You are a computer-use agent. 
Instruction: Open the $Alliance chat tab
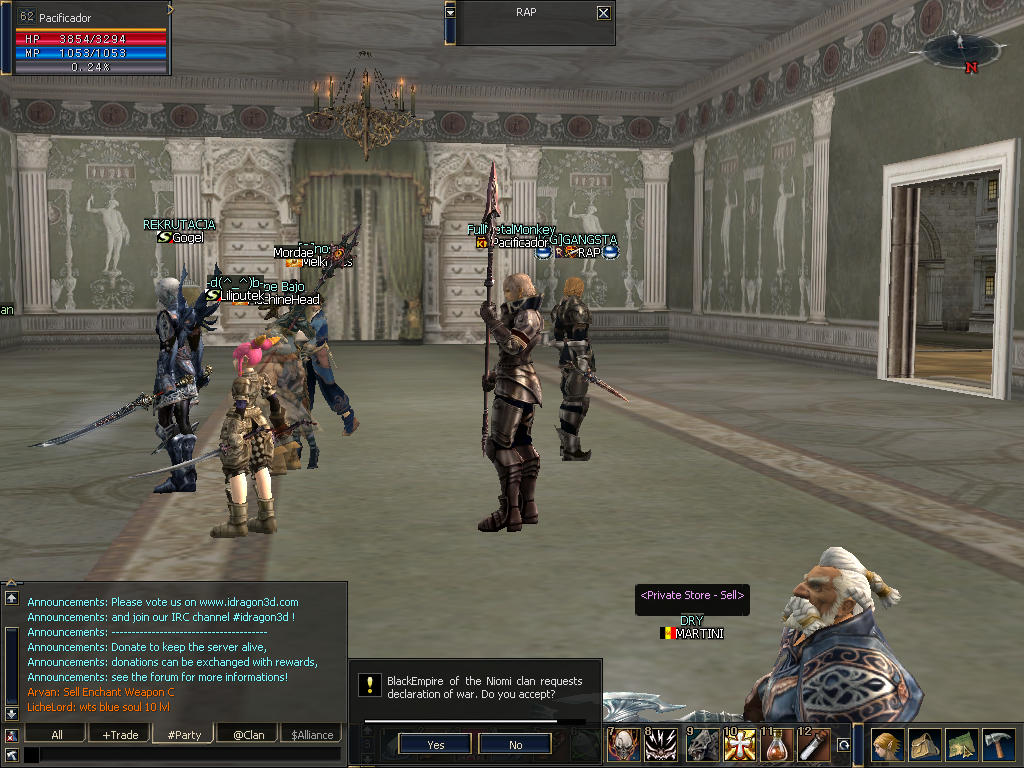[x=312, y=734]
